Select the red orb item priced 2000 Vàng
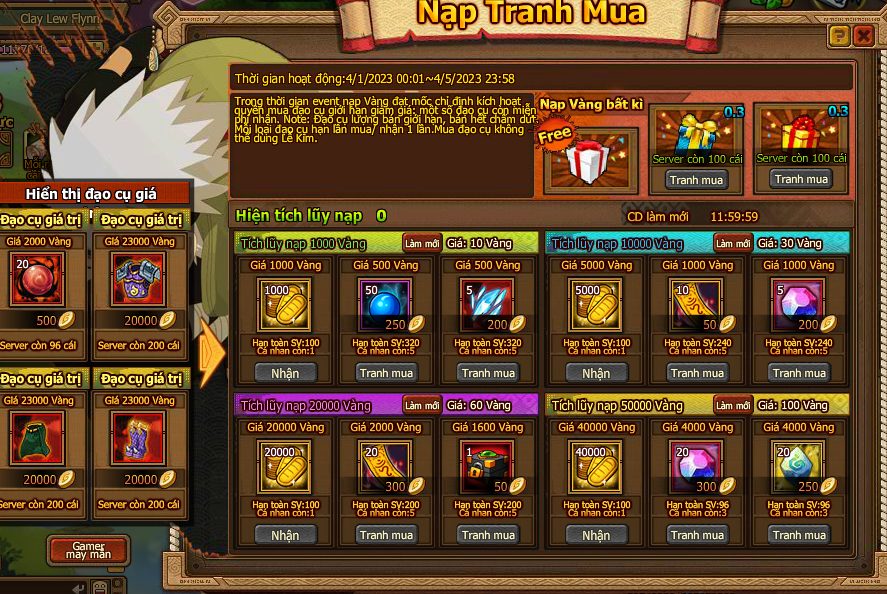Viewport: 887px width, 594px height. [37, 279]
